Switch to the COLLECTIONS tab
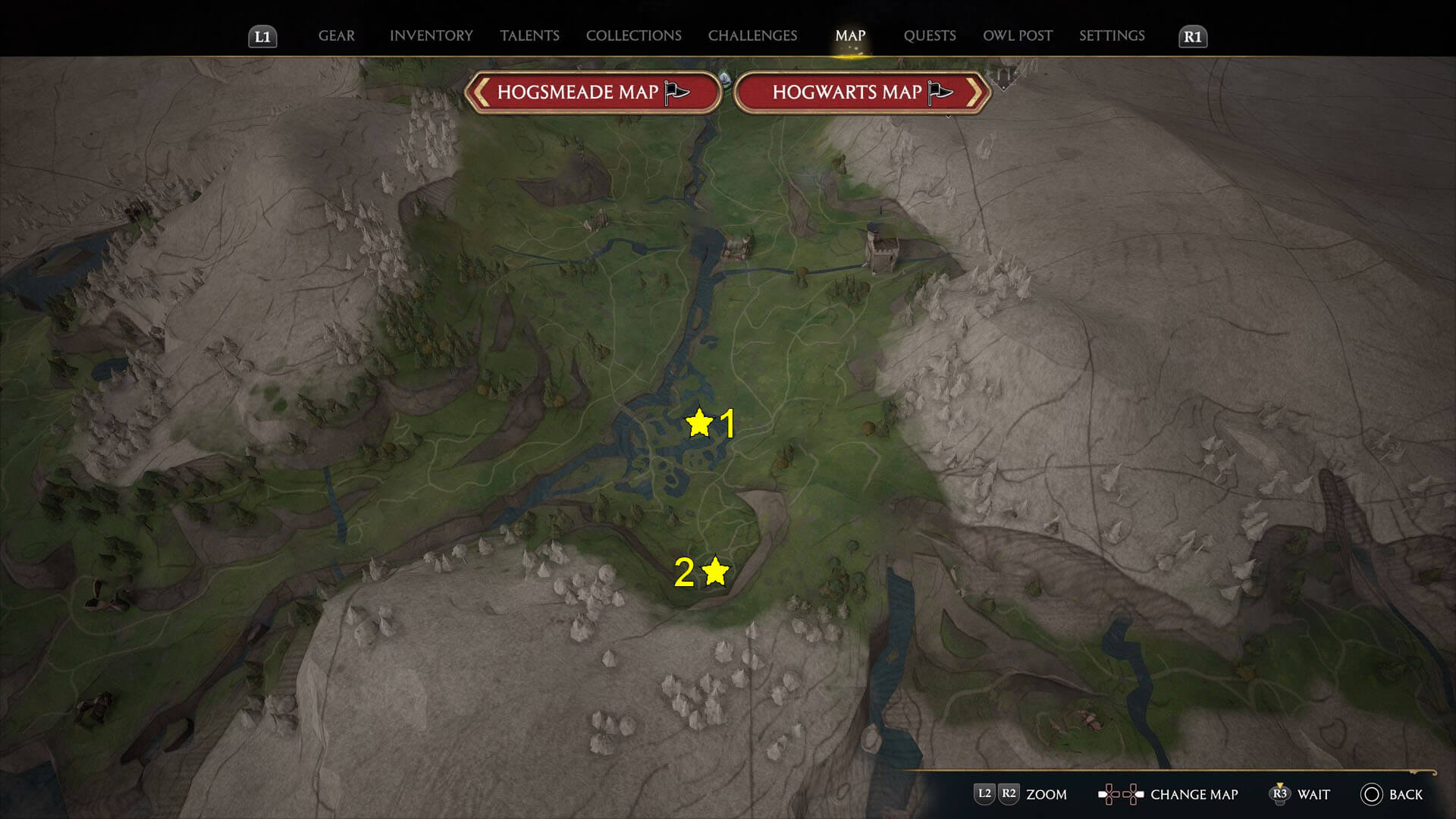Screen dimensions: 1456x819 633,36
